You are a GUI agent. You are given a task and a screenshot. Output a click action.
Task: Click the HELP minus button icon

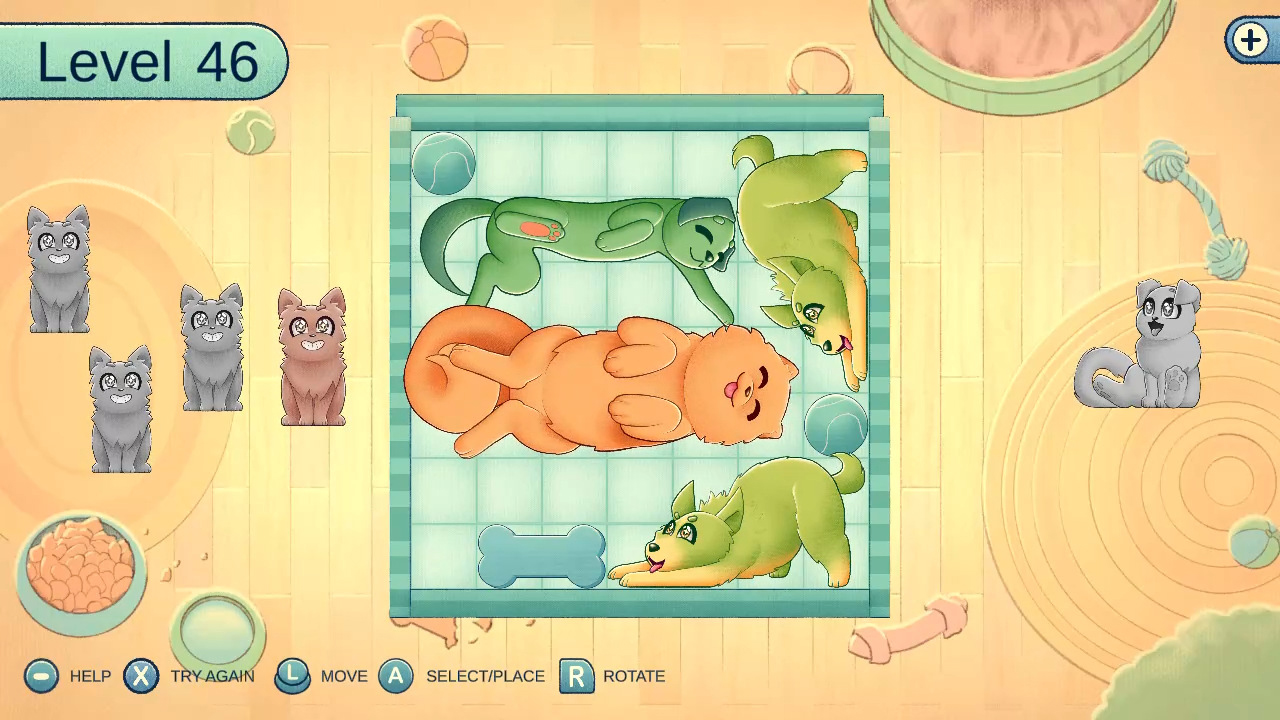(40, 676)
